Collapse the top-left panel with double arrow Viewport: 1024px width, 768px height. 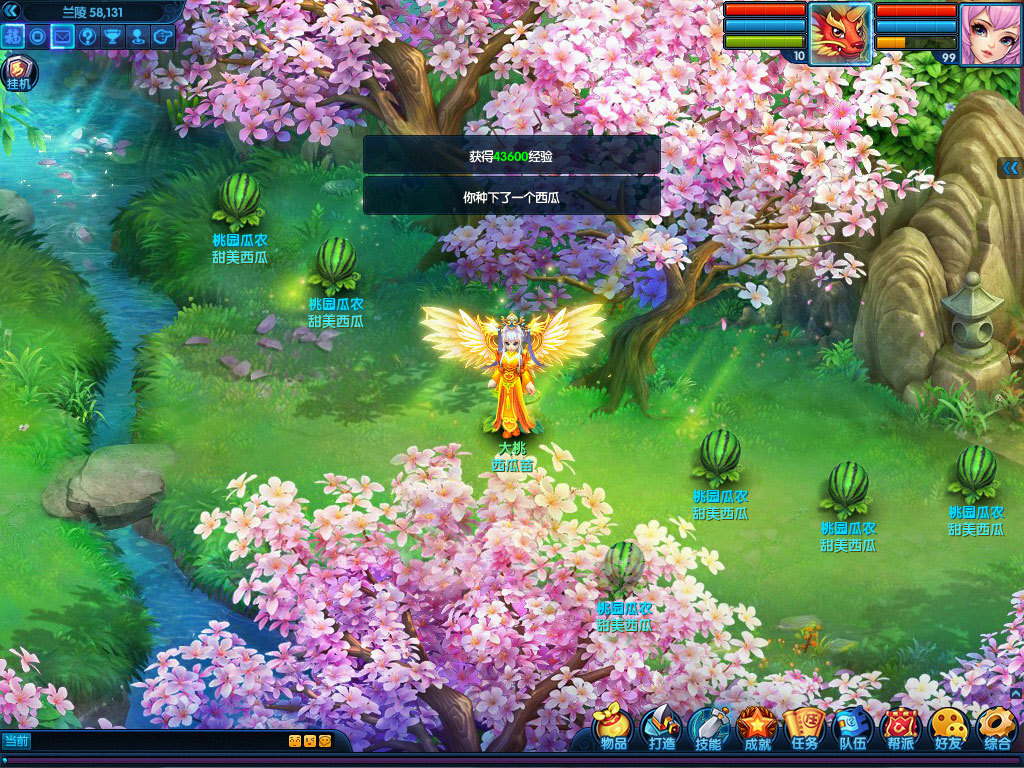point(13,11)
